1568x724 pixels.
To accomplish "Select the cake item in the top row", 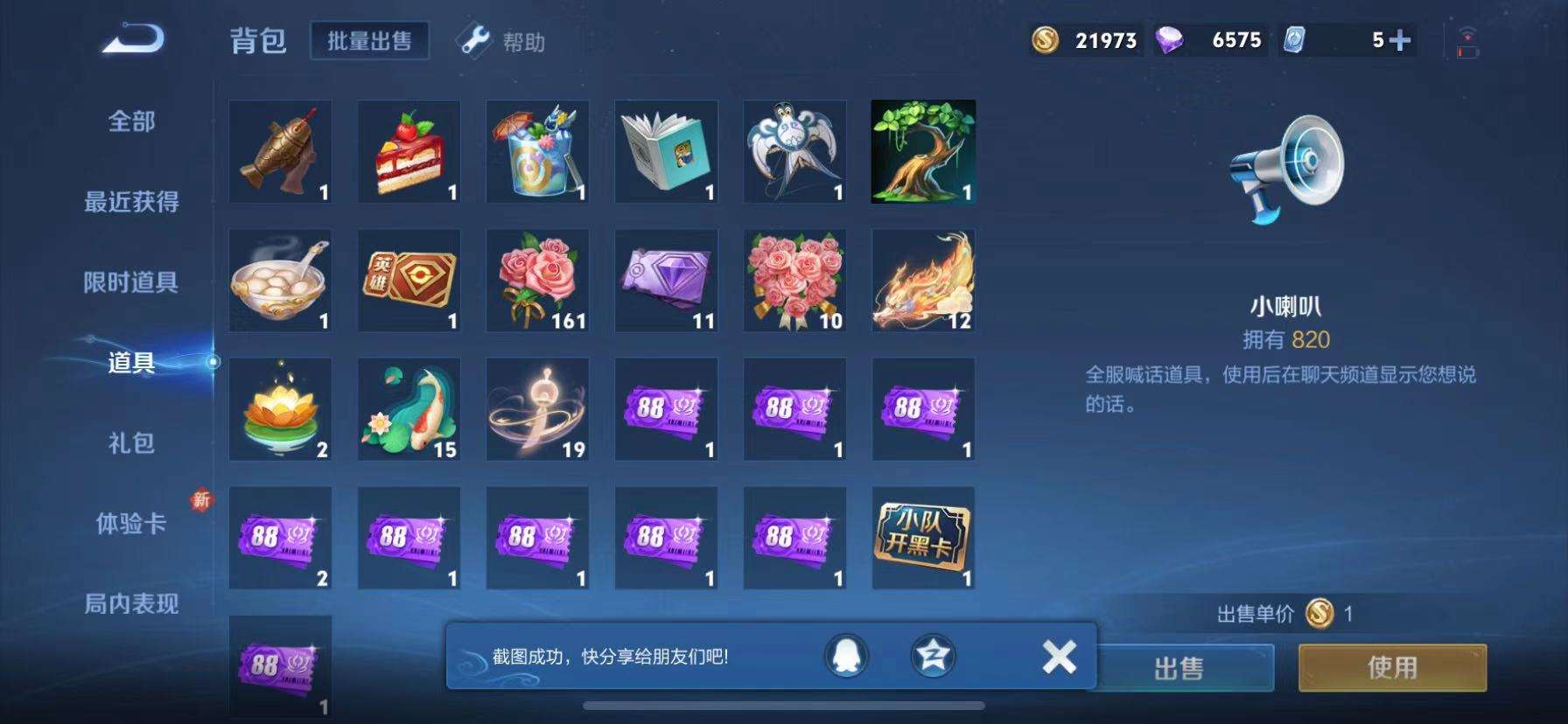I will tap(408, 151).
